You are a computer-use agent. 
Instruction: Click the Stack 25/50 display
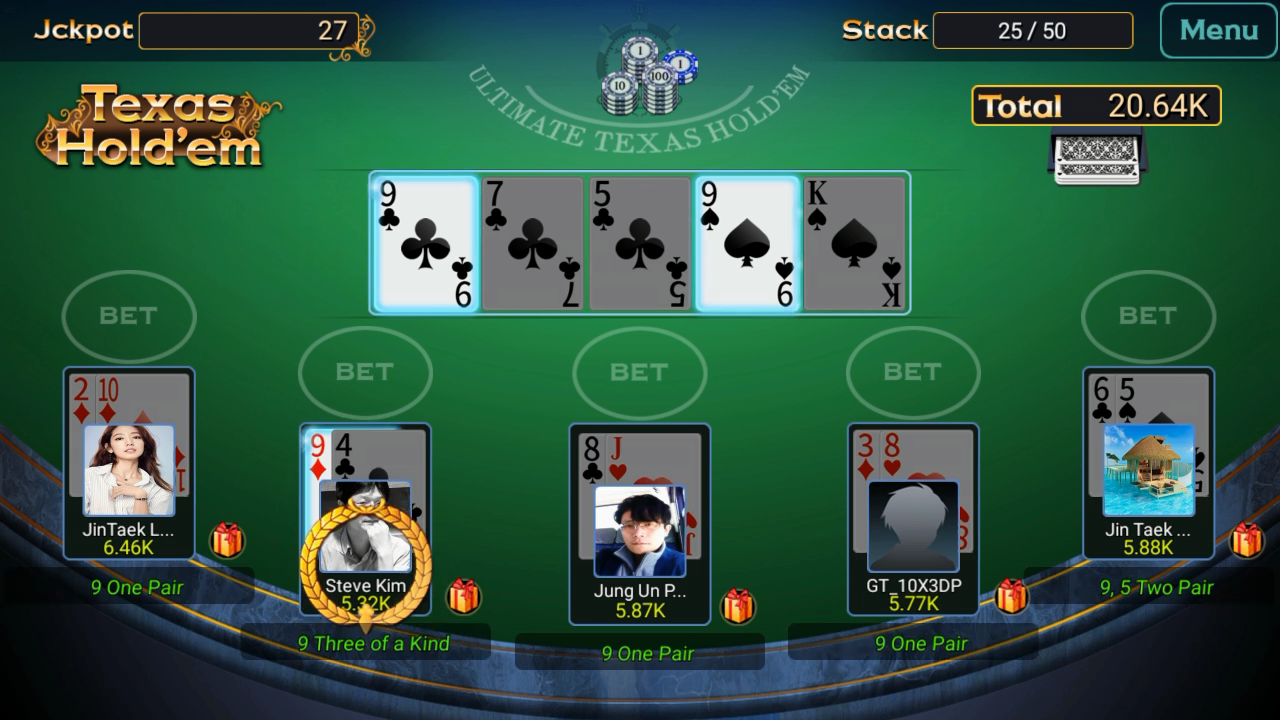point(1033,30)
